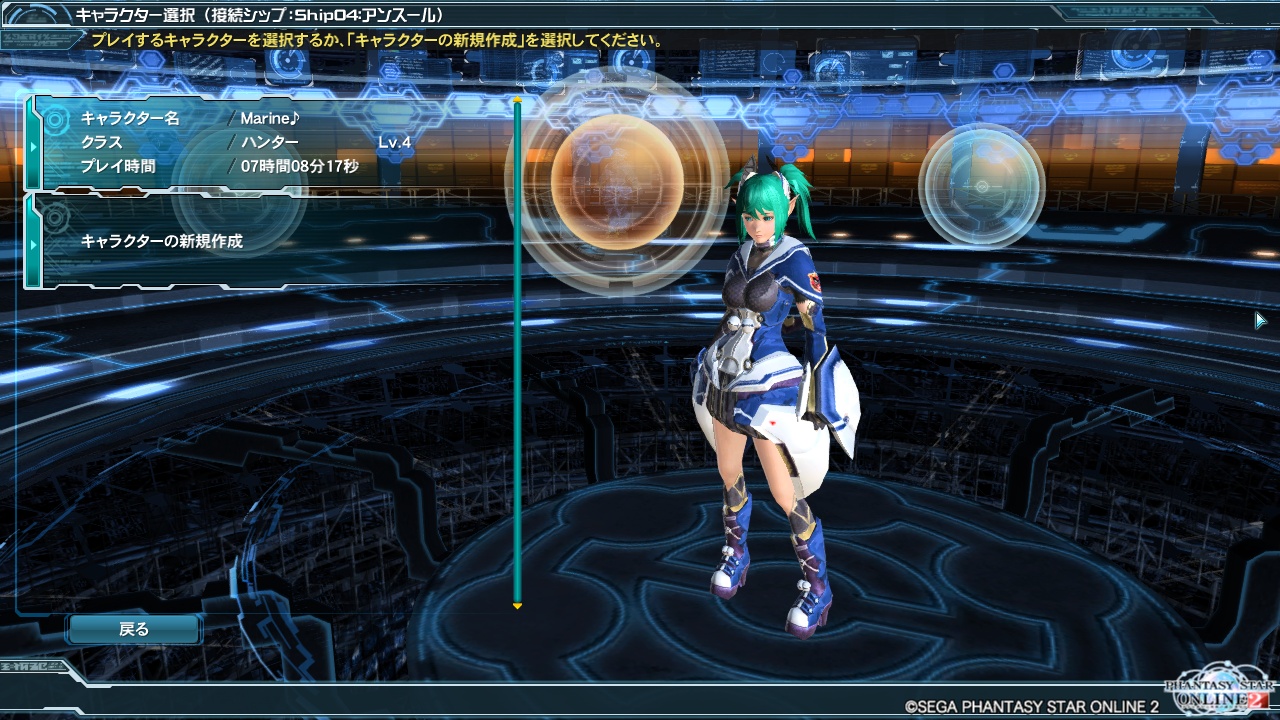
Task: Click the scrollbar's bottom down arrow
Action: pyautogui.click(x=517, y=606)
